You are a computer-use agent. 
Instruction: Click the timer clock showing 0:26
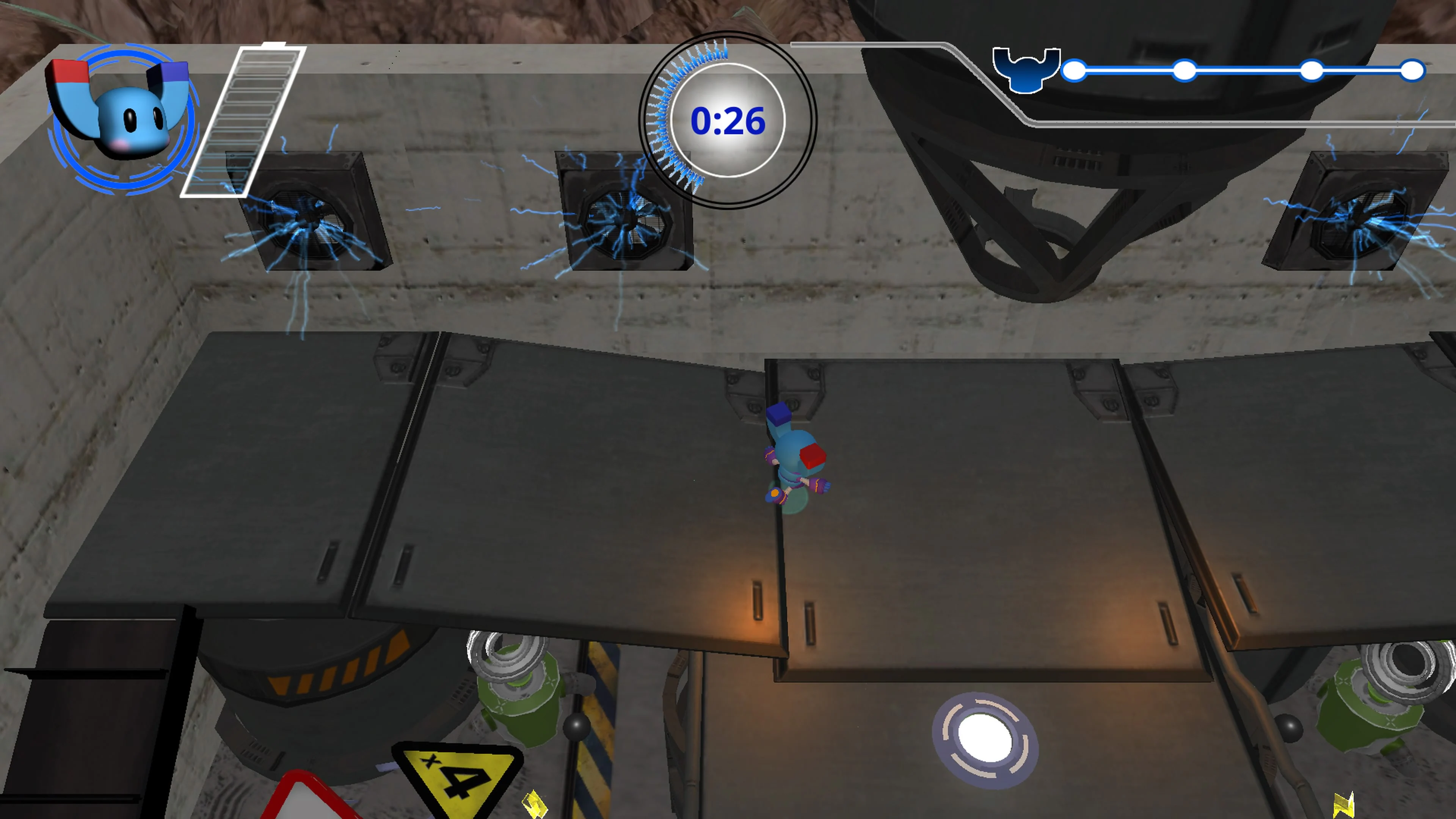[728, 121]
